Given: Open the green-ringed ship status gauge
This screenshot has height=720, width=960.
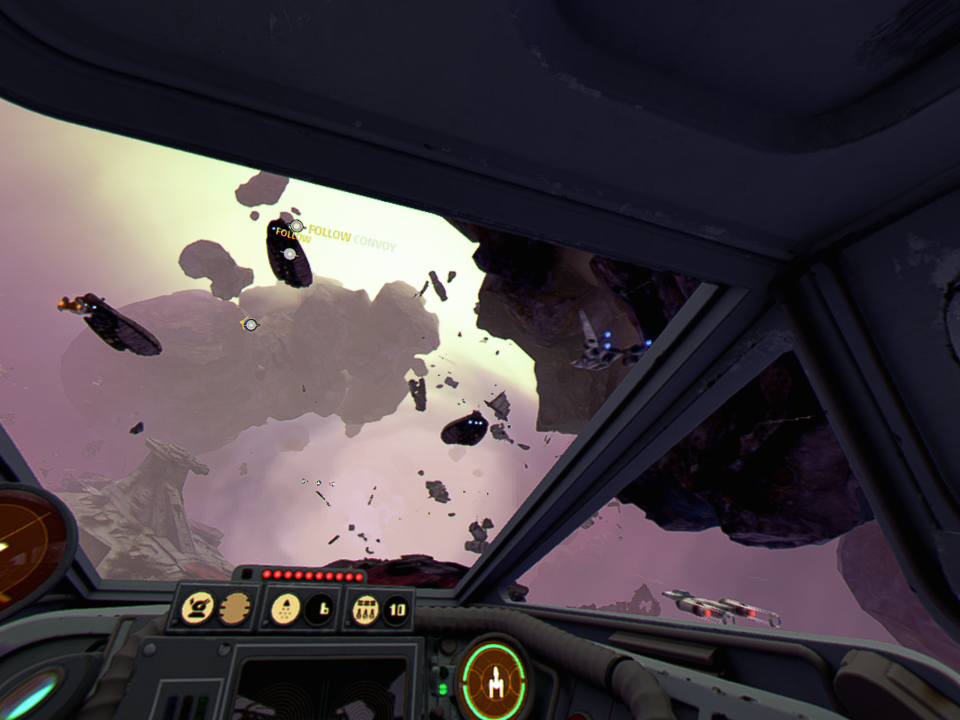Looking at the screenshot, I should (493, 680).
